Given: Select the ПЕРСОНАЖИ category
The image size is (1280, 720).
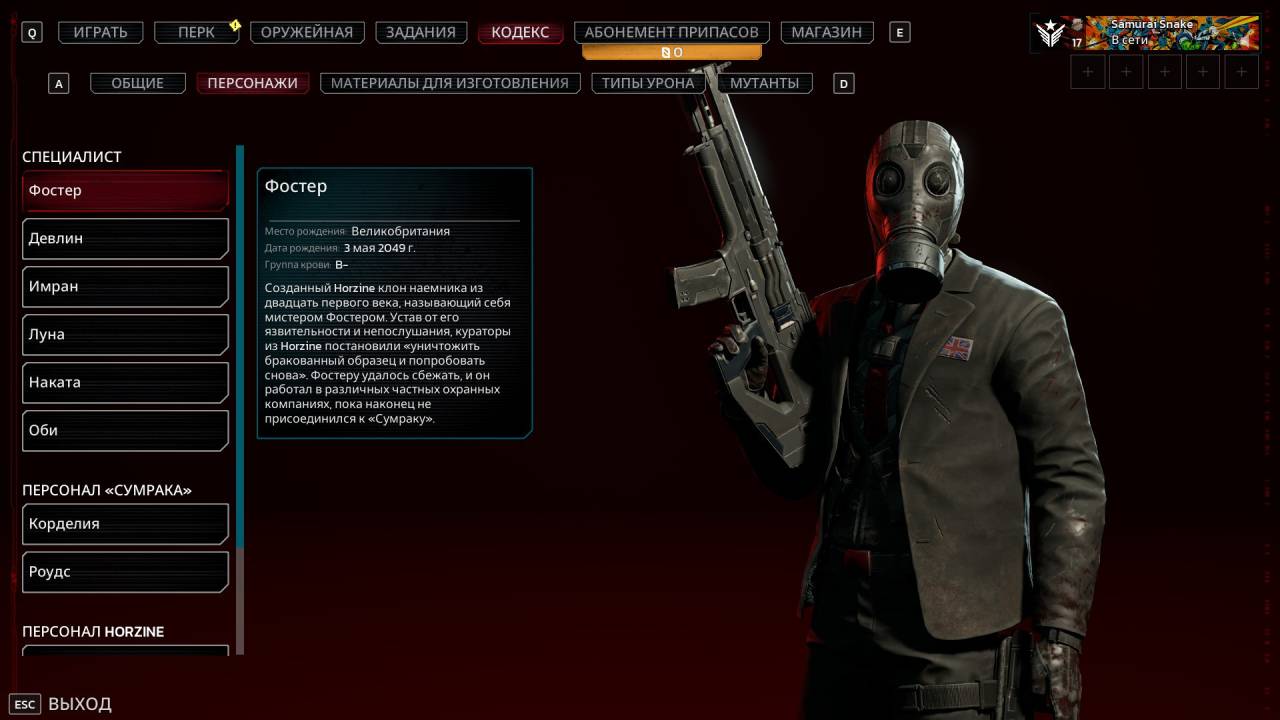Looking at the screenshot, I should pyautogui.click(x=252, y=83).
